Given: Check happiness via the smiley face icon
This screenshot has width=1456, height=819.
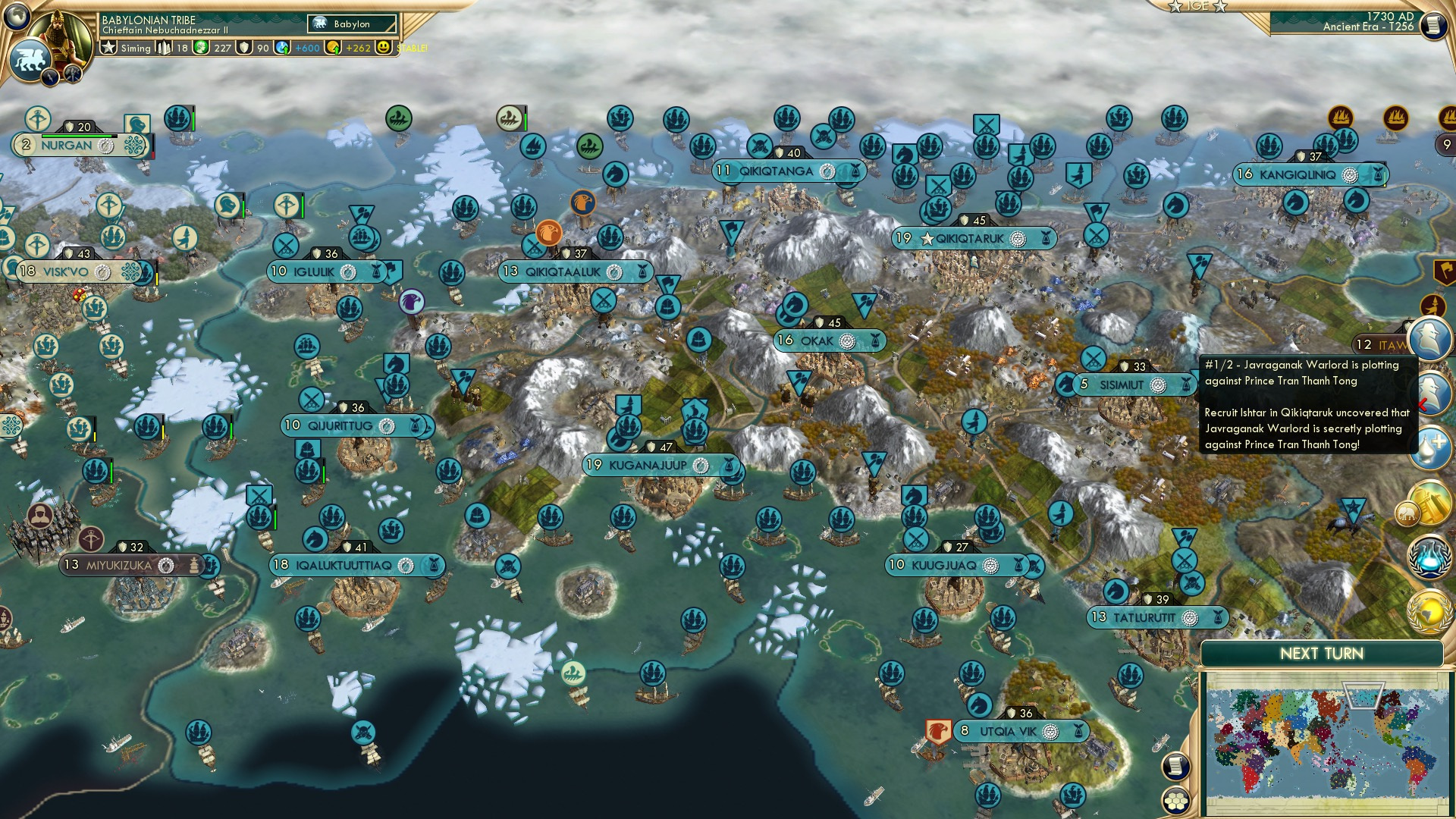Looking at the screenshot, I should [x=384, y=49].
